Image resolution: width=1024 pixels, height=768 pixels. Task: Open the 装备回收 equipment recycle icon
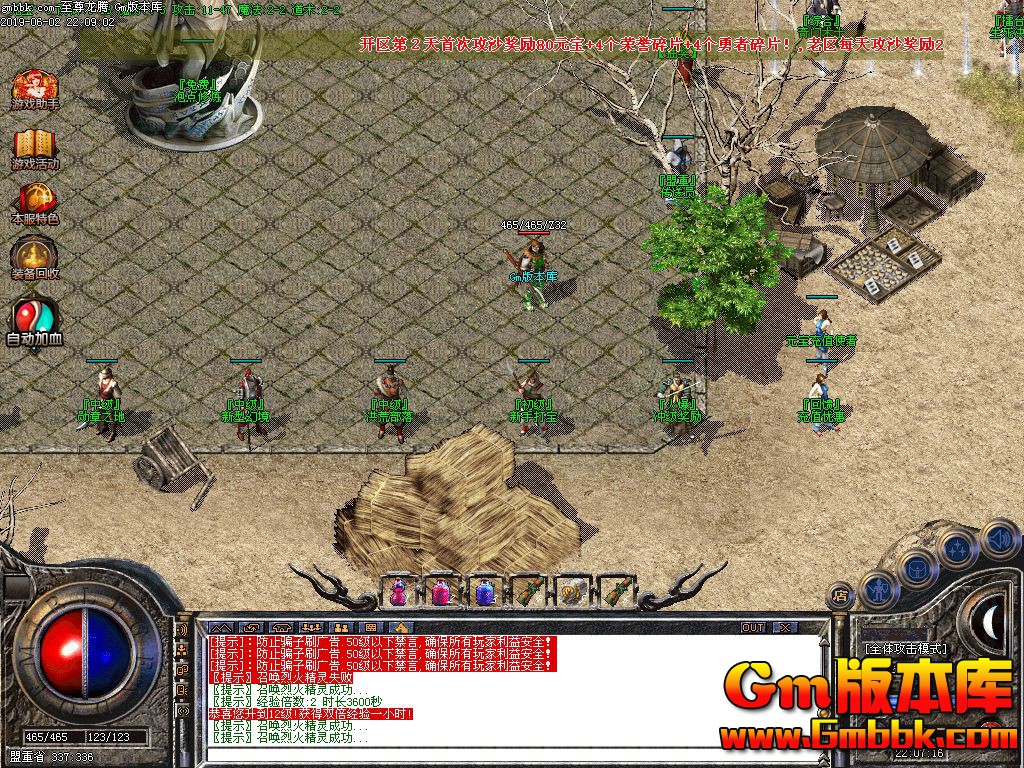point(35,258)
